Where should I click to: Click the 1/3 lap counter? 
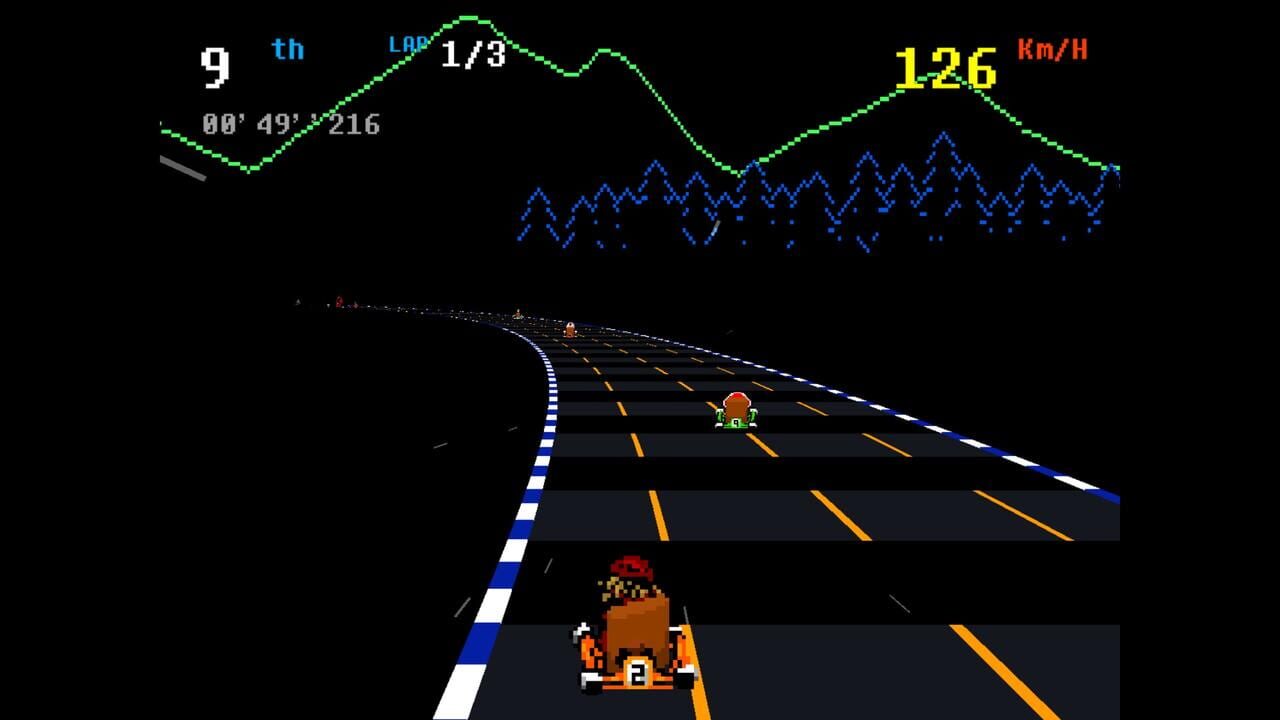471,54
